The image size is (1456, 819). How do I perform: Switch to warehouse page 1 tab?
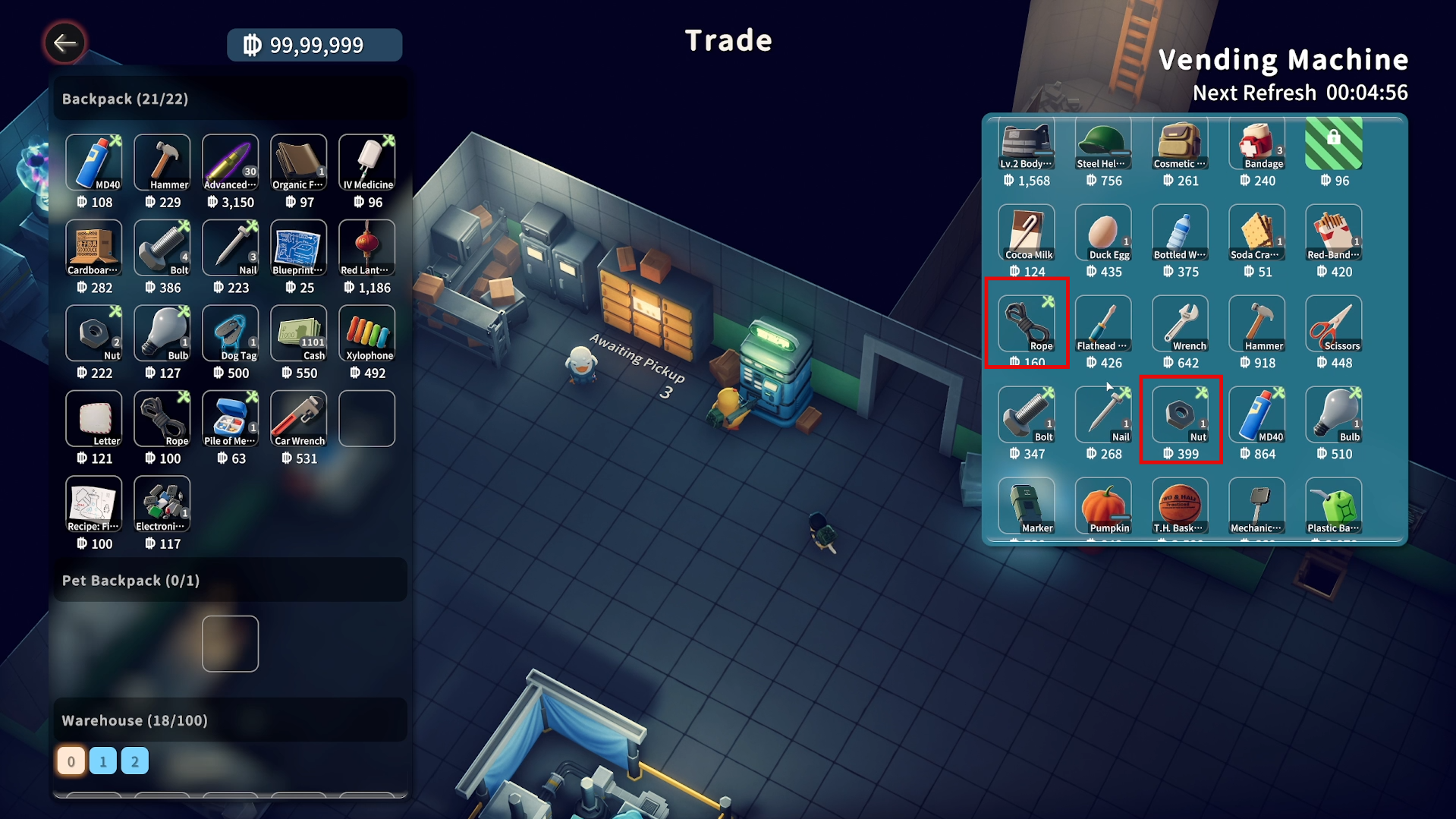pos(103,761)
